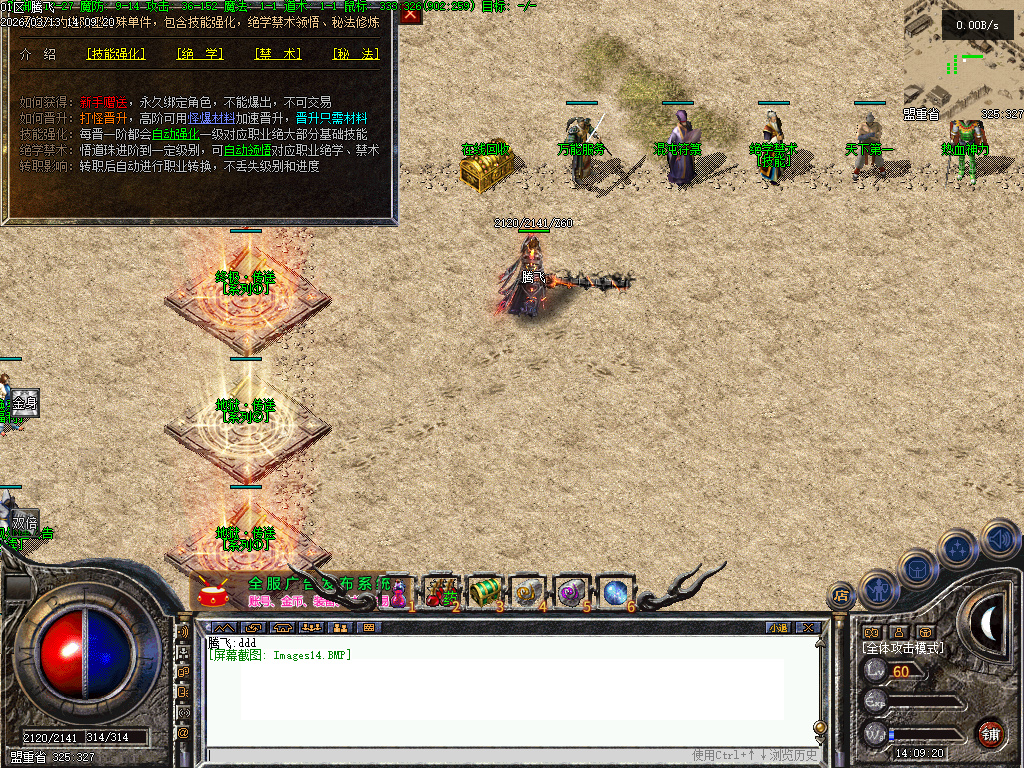Toggle sound with the speaker button
1024x768 pixels.
(x=999, y=538)
